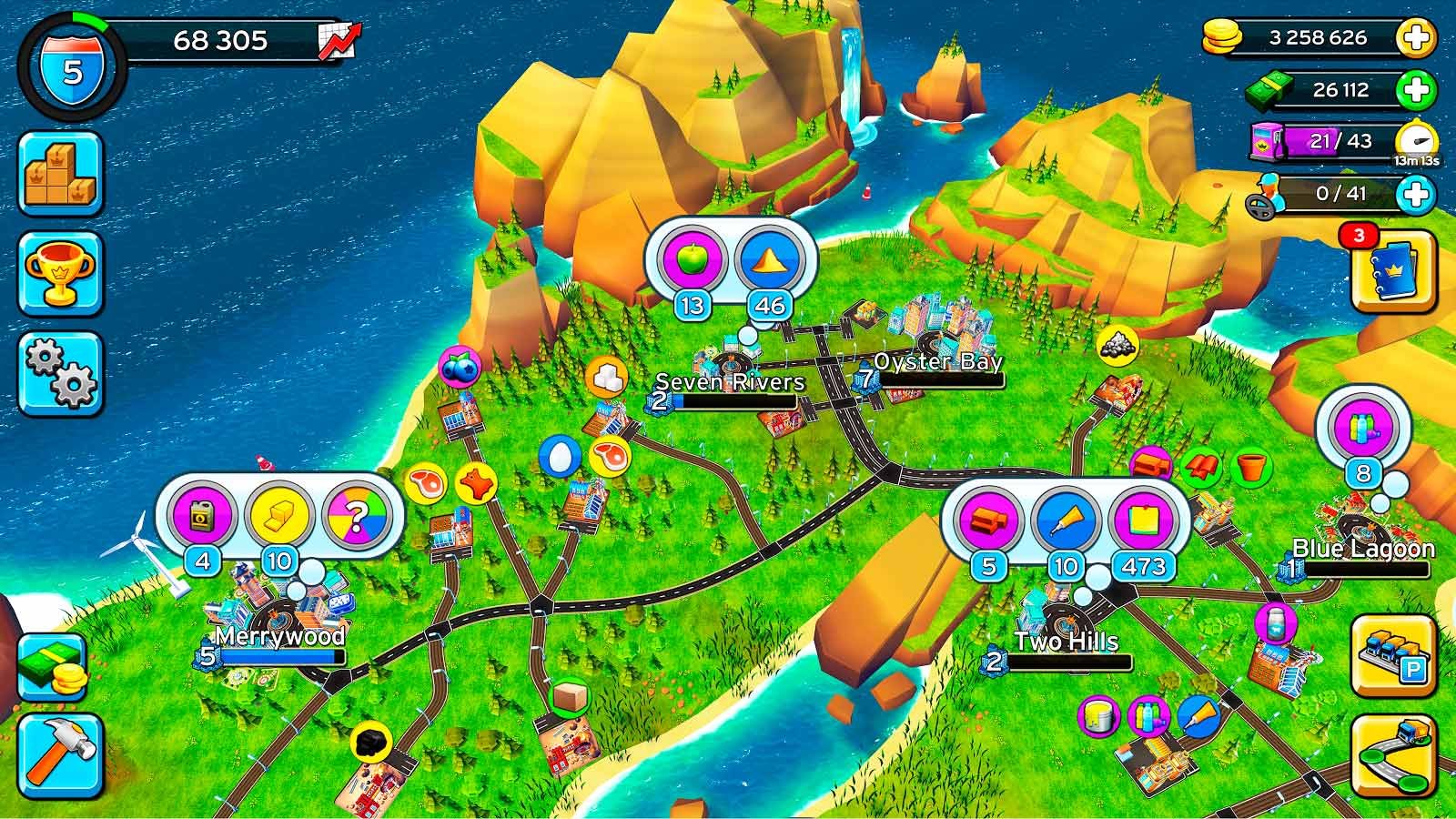Select the Blue Lagoon bottles demand
Screen dimensions: 1456x819
point(1362,428)
